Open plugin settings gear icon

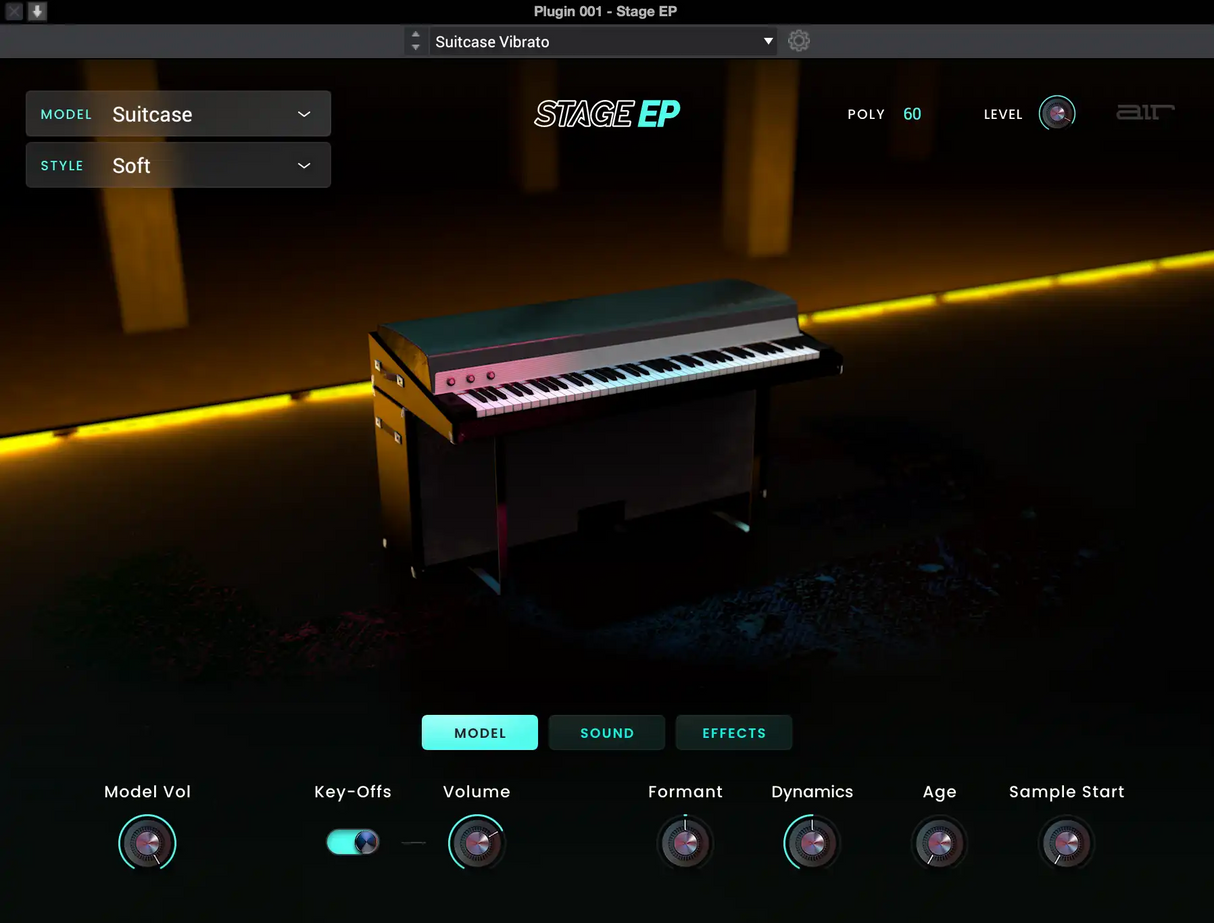point(798,41)
